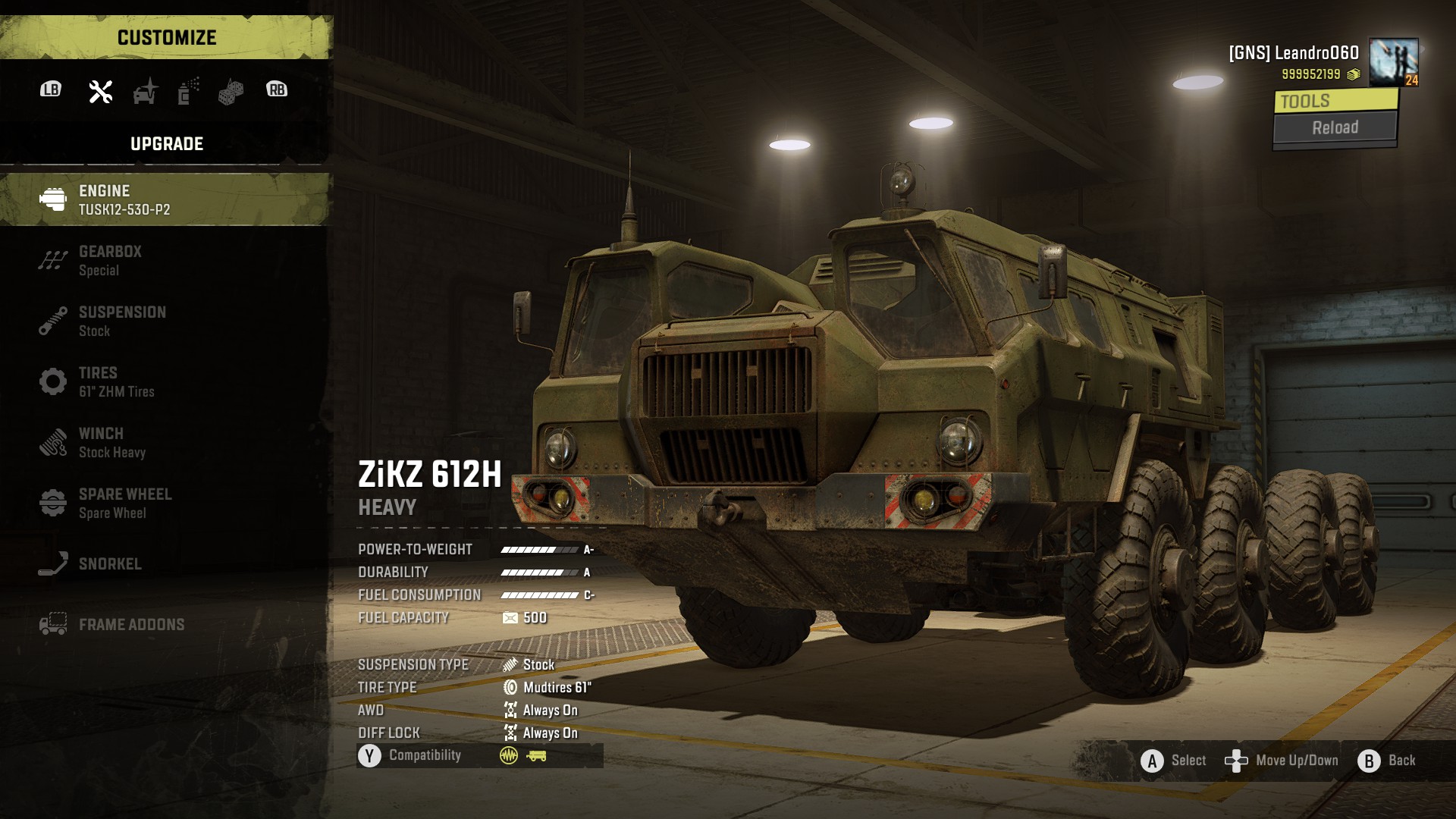Switch to the truck visuals tab
Screen dimensions: 1456x819
(145, 91)
